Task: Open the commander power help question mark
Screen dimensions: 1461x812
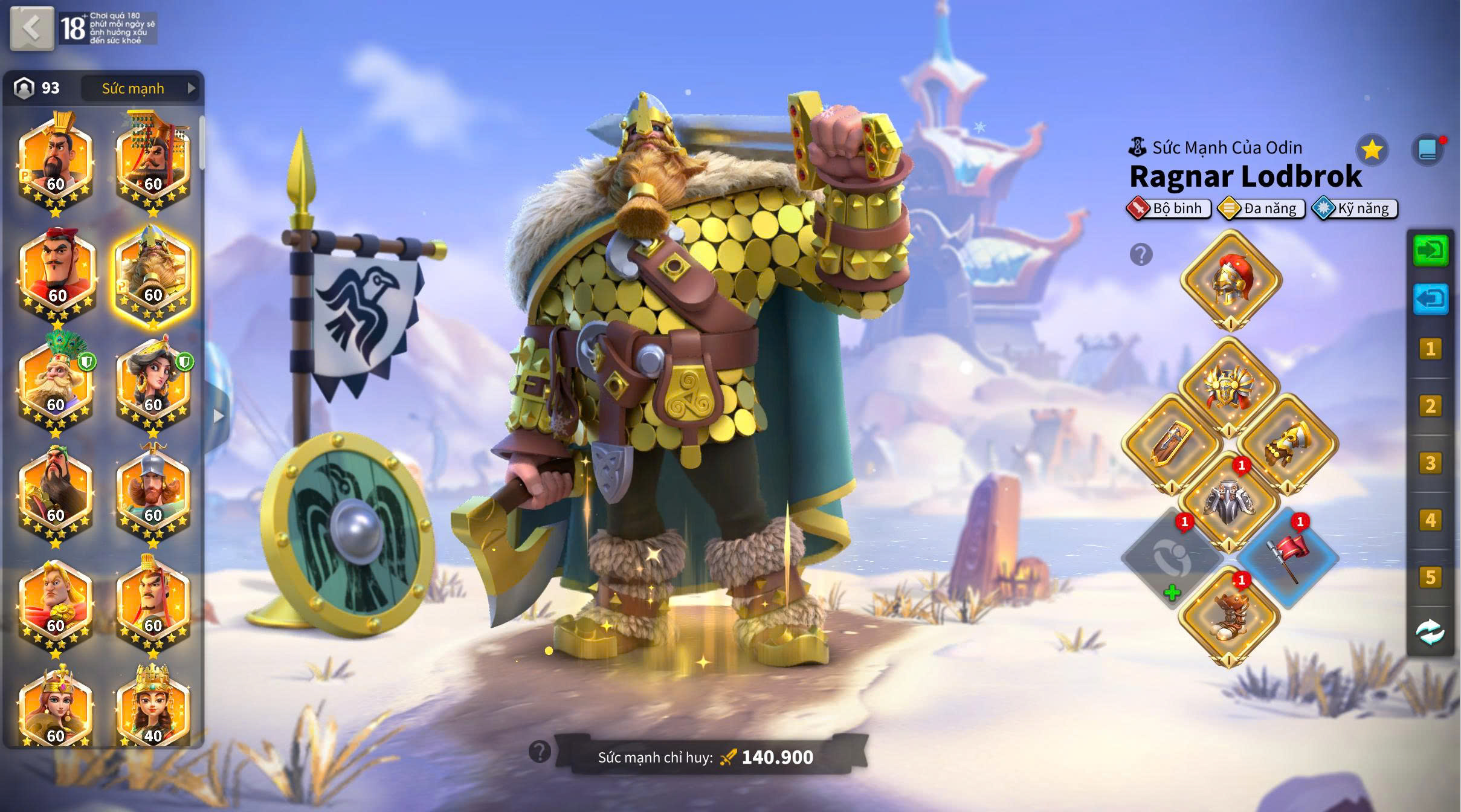Action: pos(540,752)
